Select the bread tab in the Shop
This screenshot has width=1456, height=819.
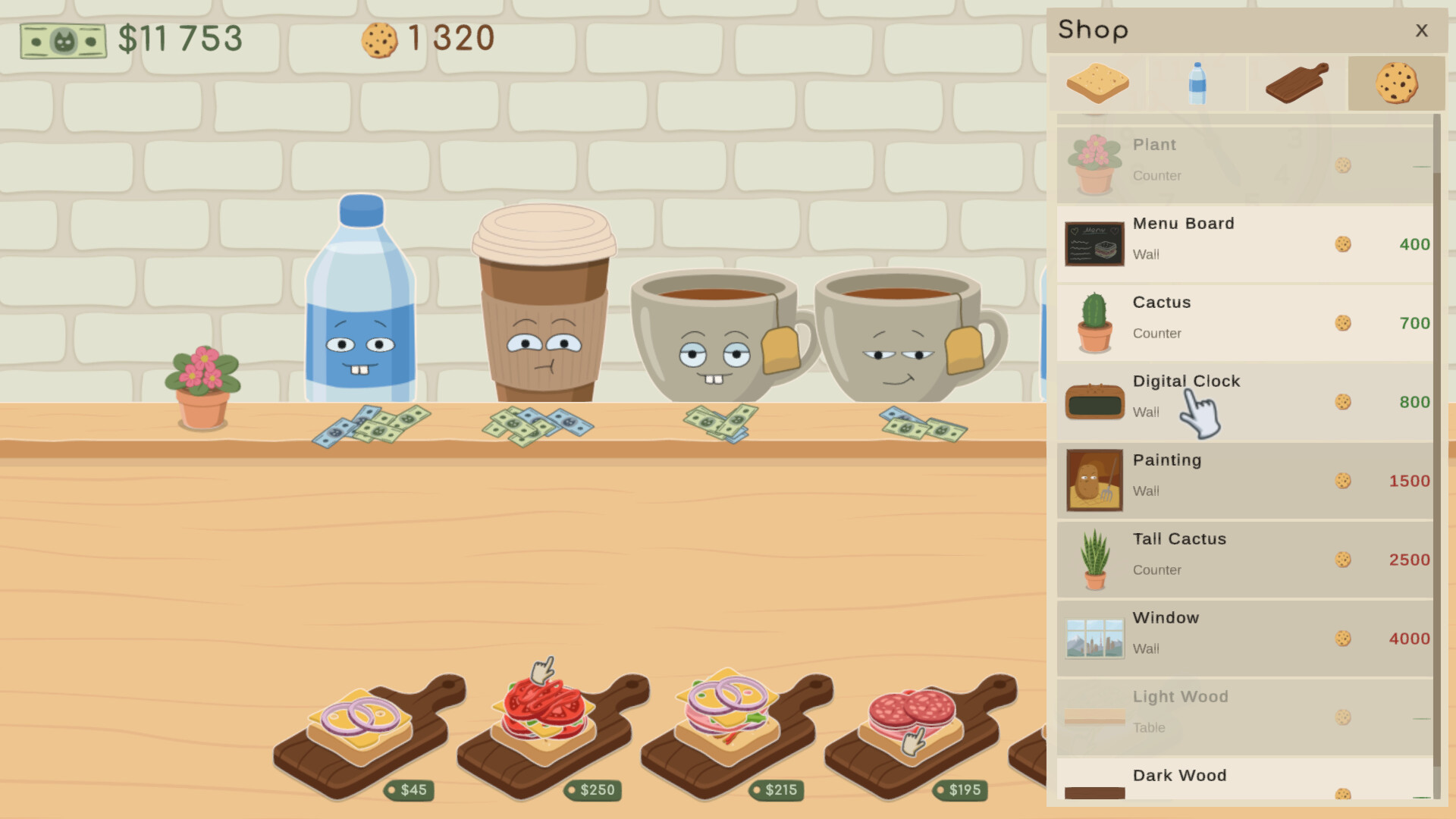pyautogui.click(x=1097, y=82)
